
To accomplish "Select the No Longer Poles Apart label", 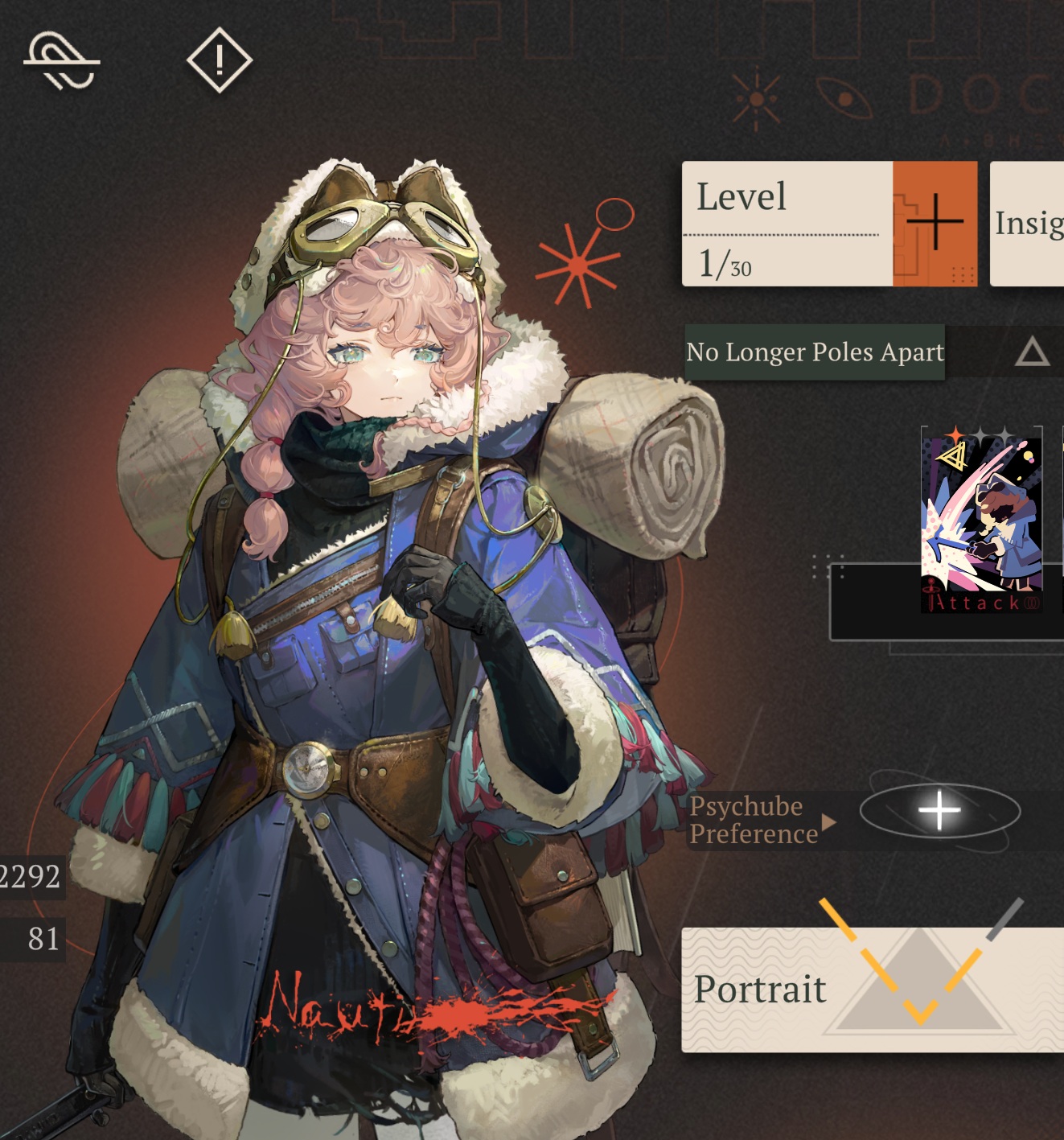I will [814, 352].
